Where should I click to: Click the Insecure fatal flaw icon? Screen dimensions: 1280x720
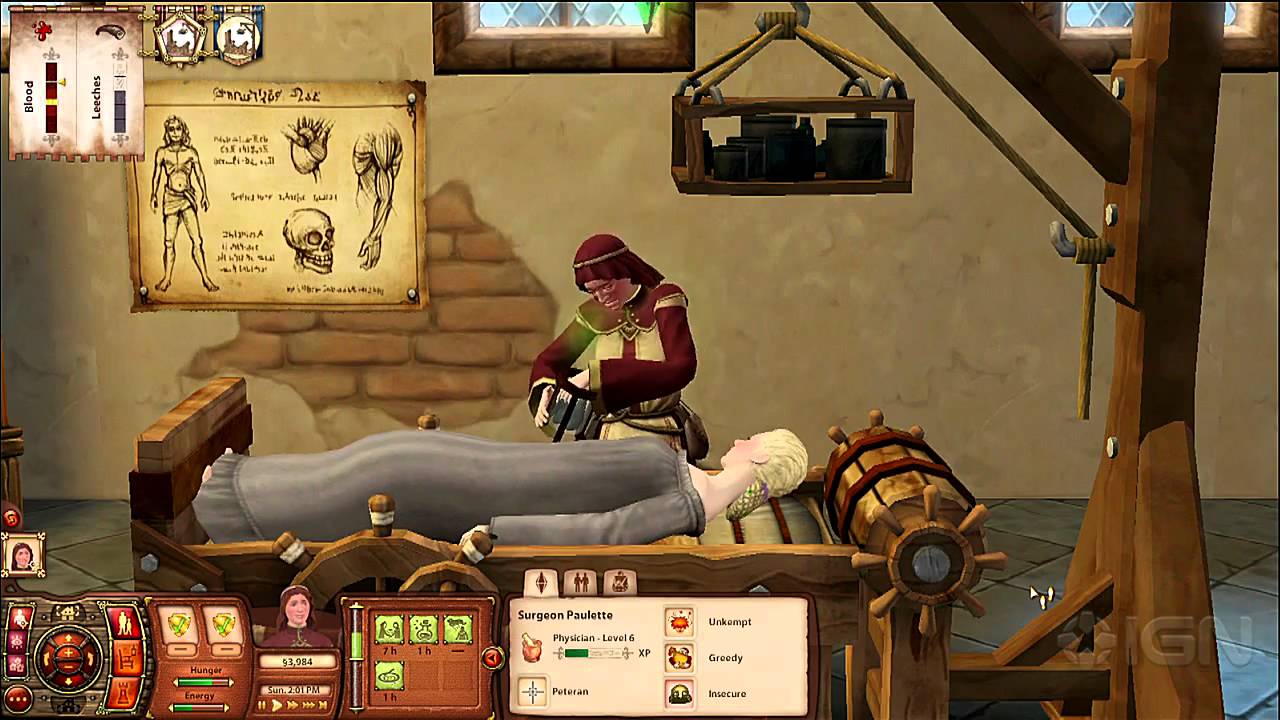(x=680, y=694)
